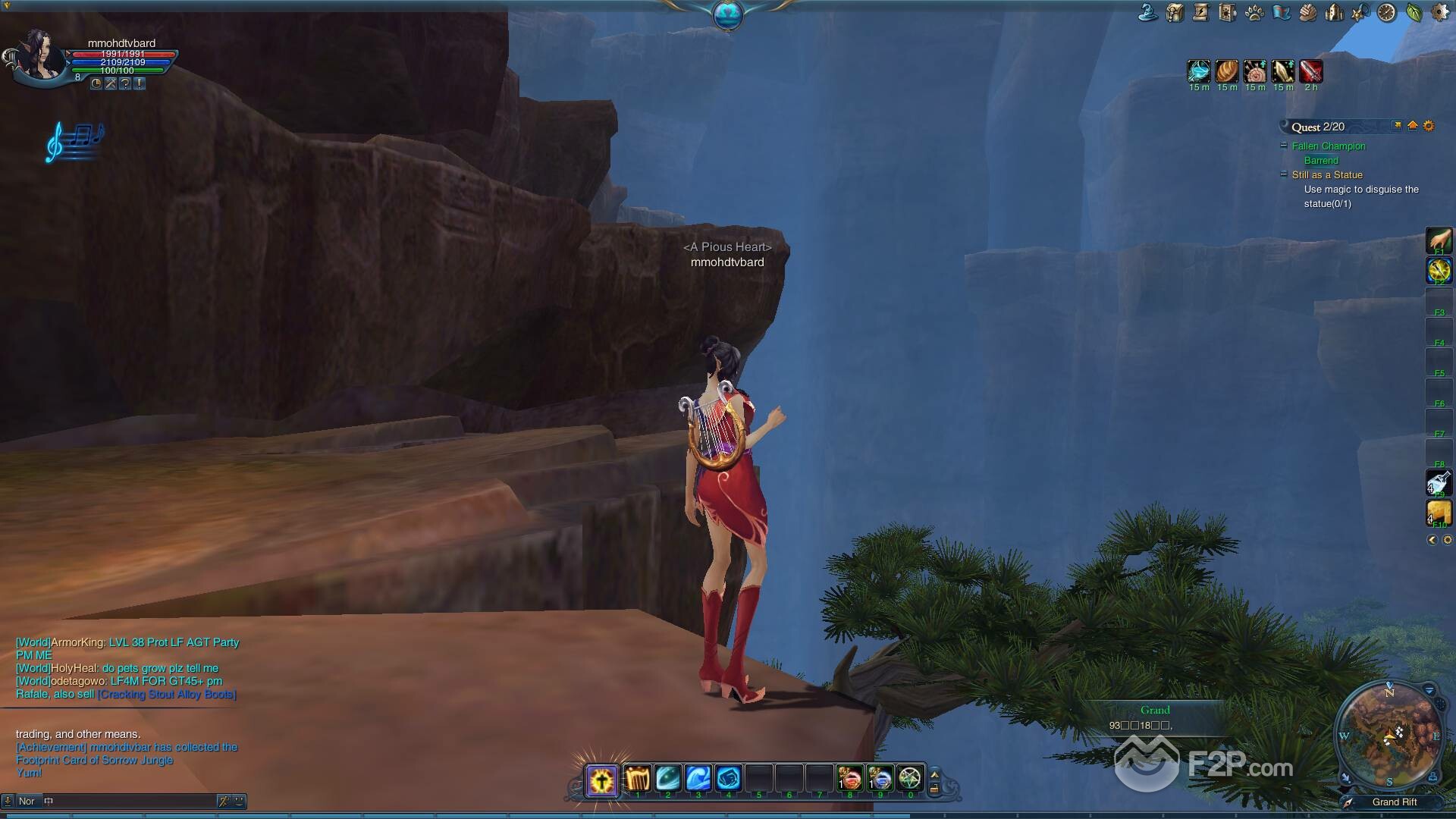
Task: Open the wizard hat character menu
Action: [1148, 12]
